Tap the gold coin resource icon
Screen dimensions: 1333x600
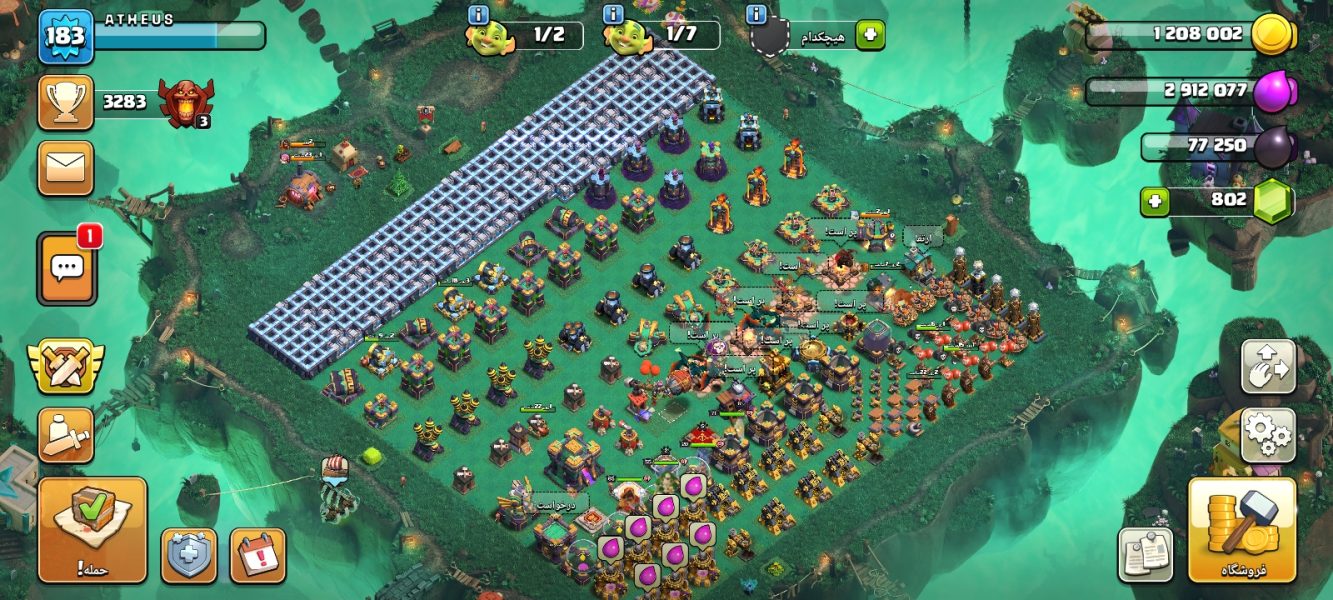point(1273,35)
